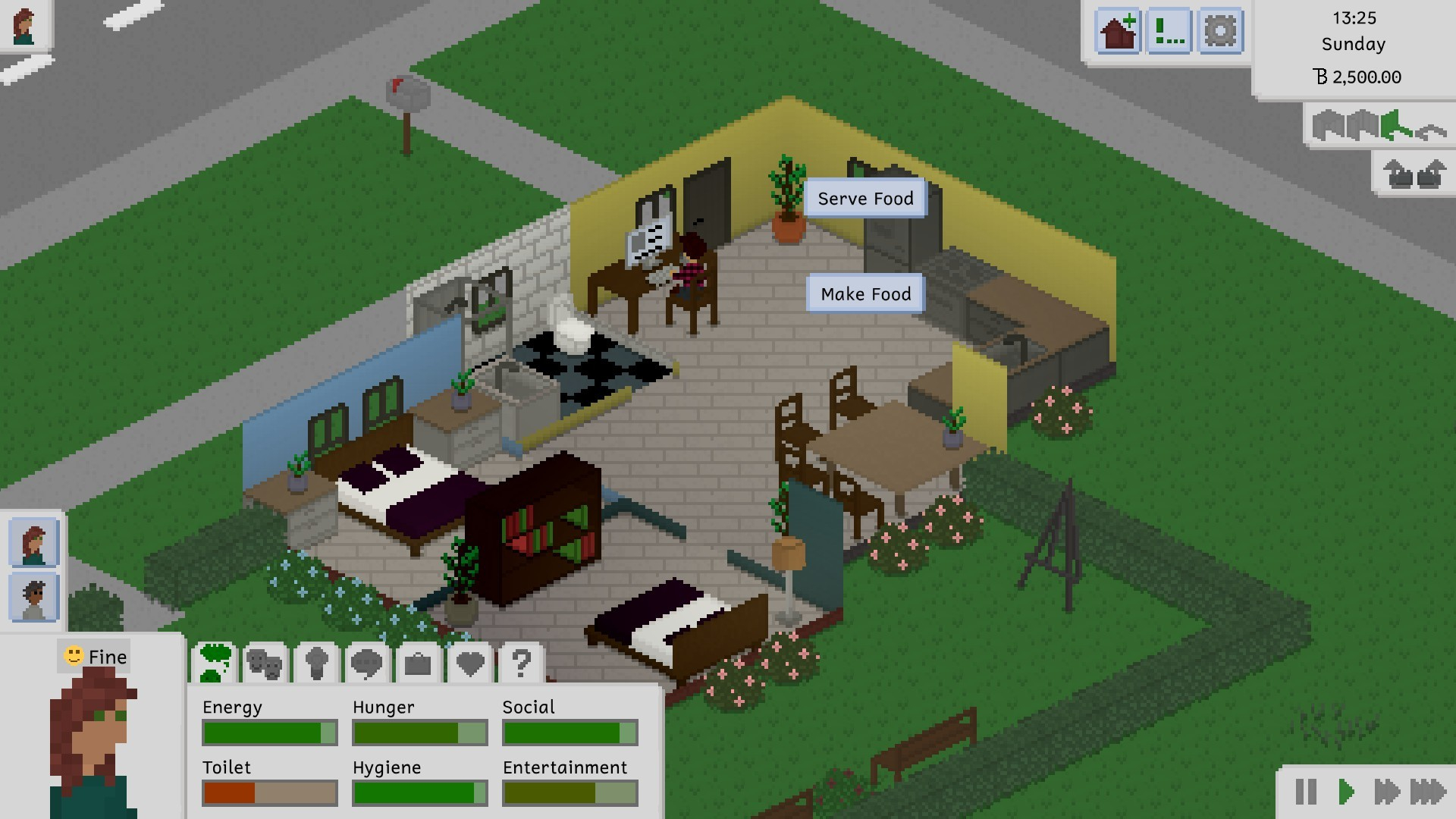The image size is (1456, 819).
Task: Select the red-haired woman portrait in sidebar
Action: 34,543
